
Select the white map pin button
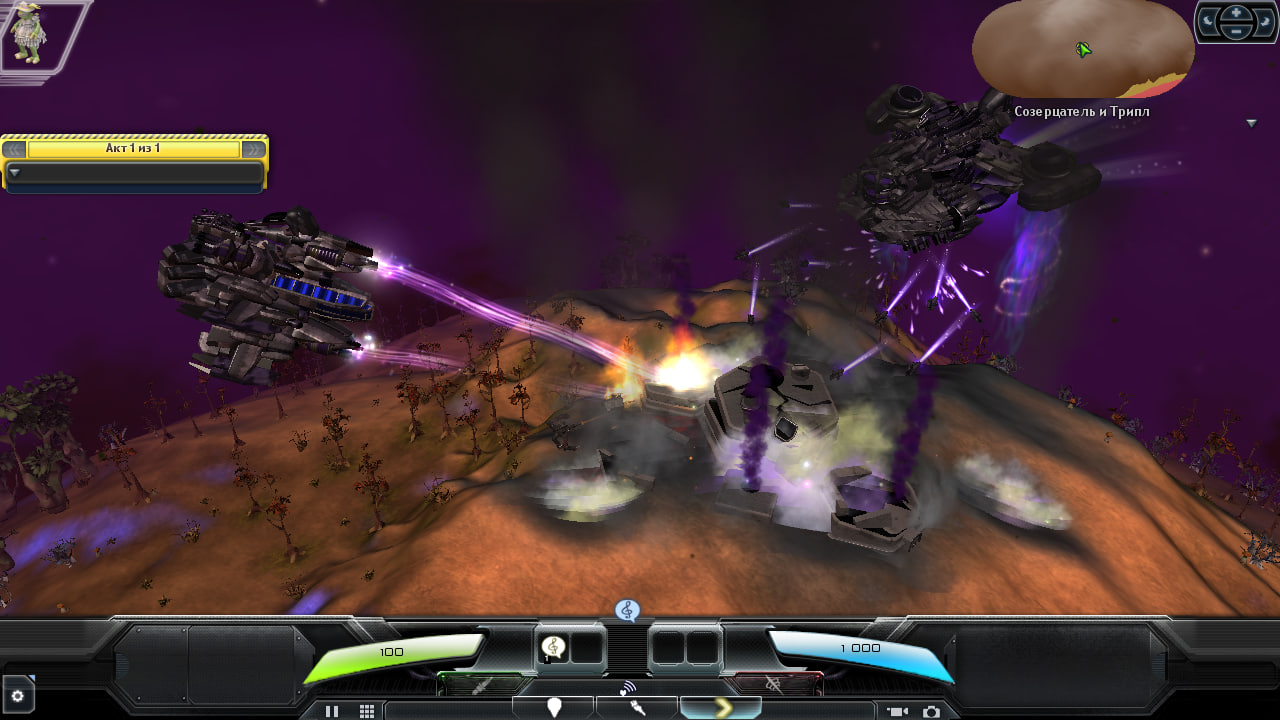click(553, 708)
